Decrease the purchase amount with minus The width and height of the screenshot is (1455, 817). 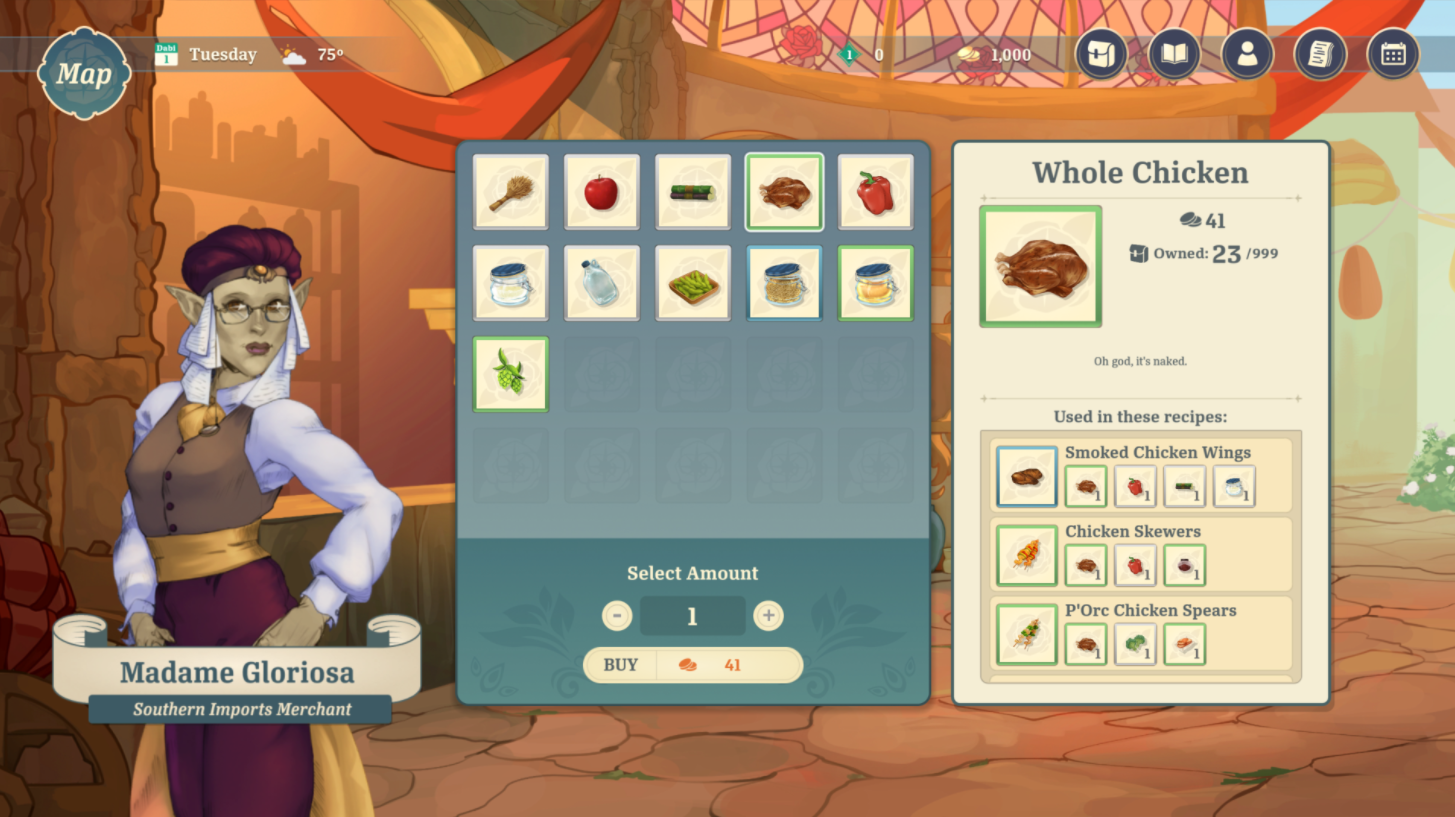(x=617, y=616)
